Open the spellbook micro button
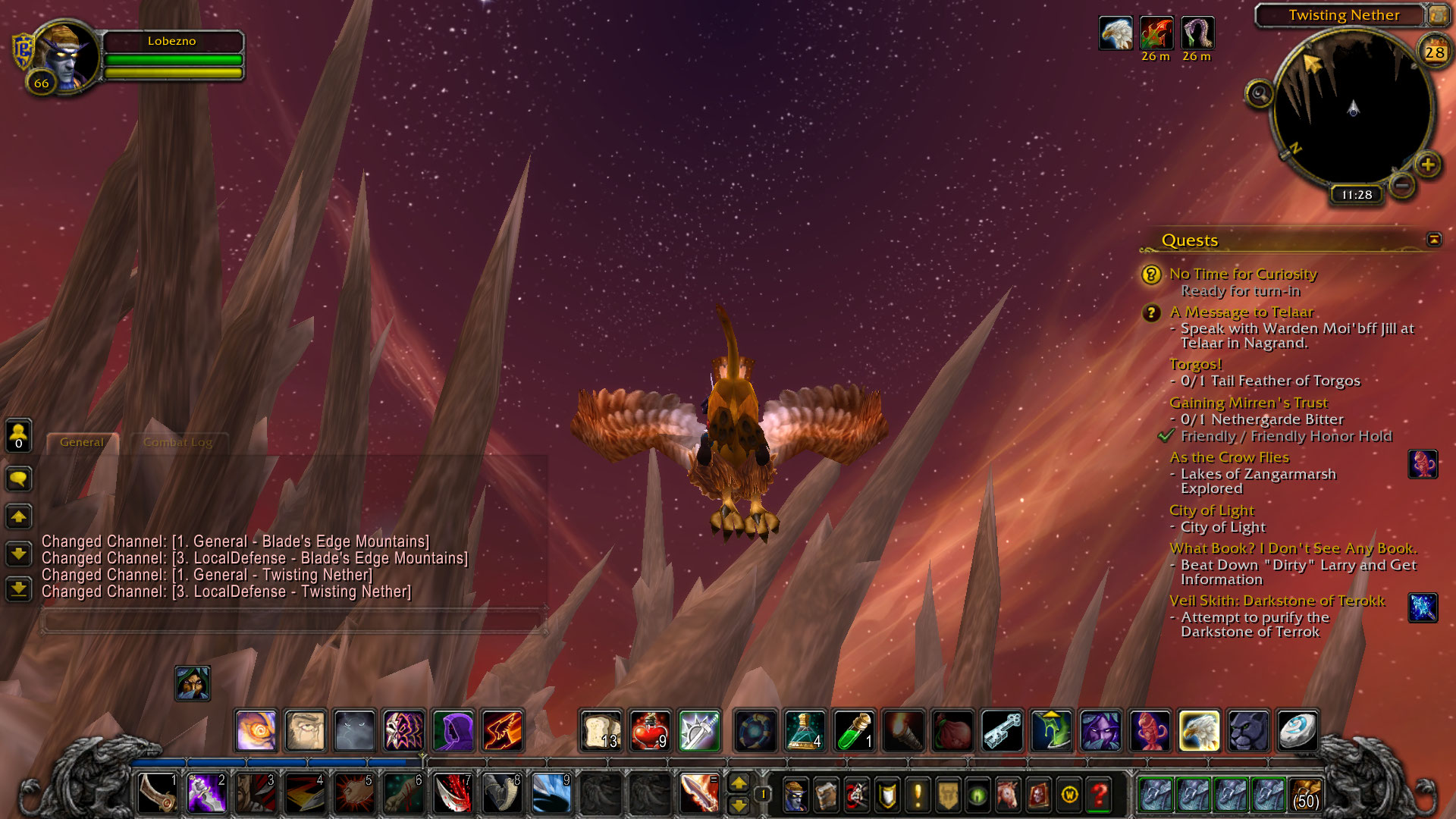This screenshot has width=1456, height=819. 826,795
